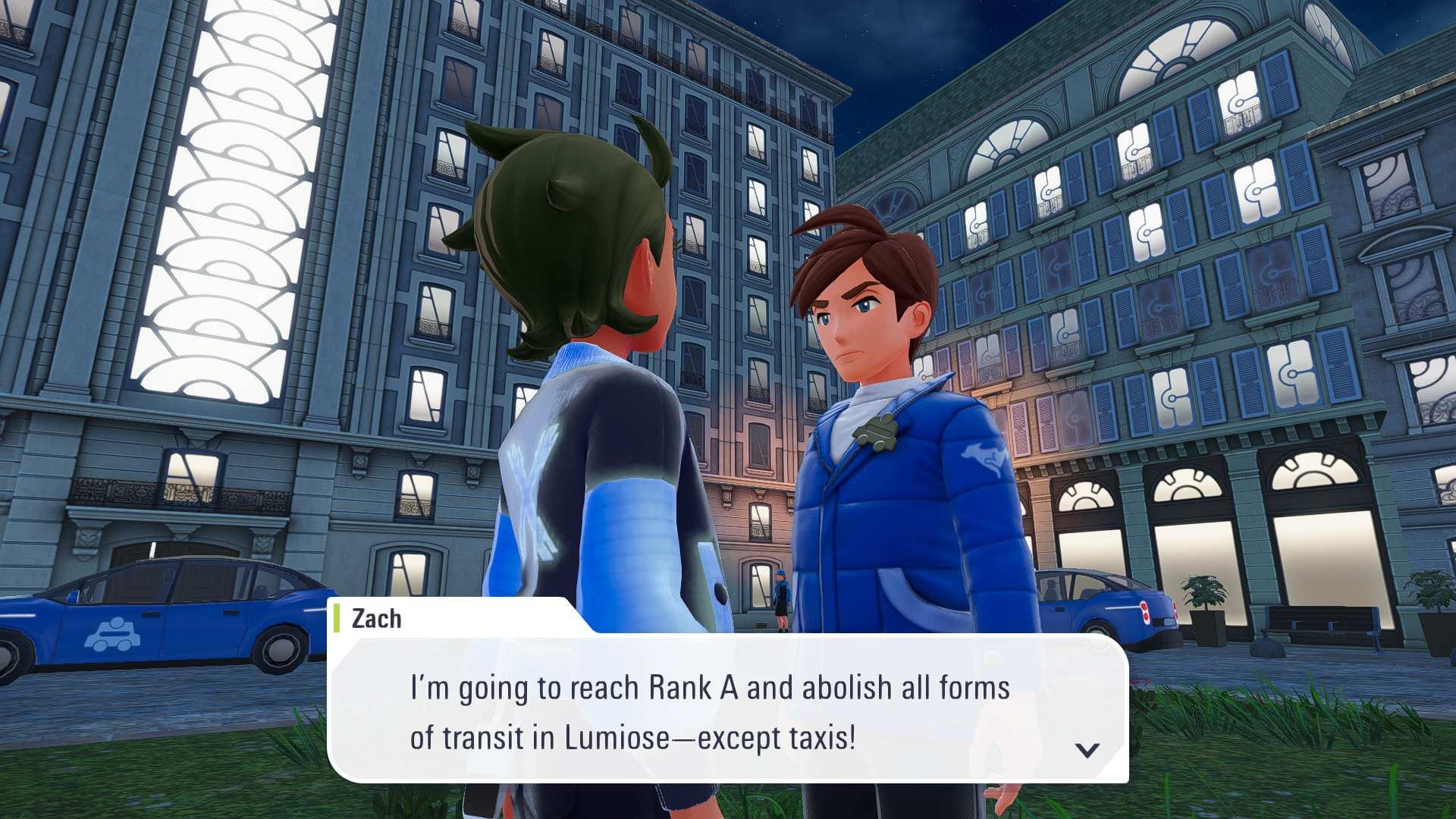This screenshot has width=1456, height=819.
Task: Toggle the green bar beside Zach's name
Action: click(336, 618)
